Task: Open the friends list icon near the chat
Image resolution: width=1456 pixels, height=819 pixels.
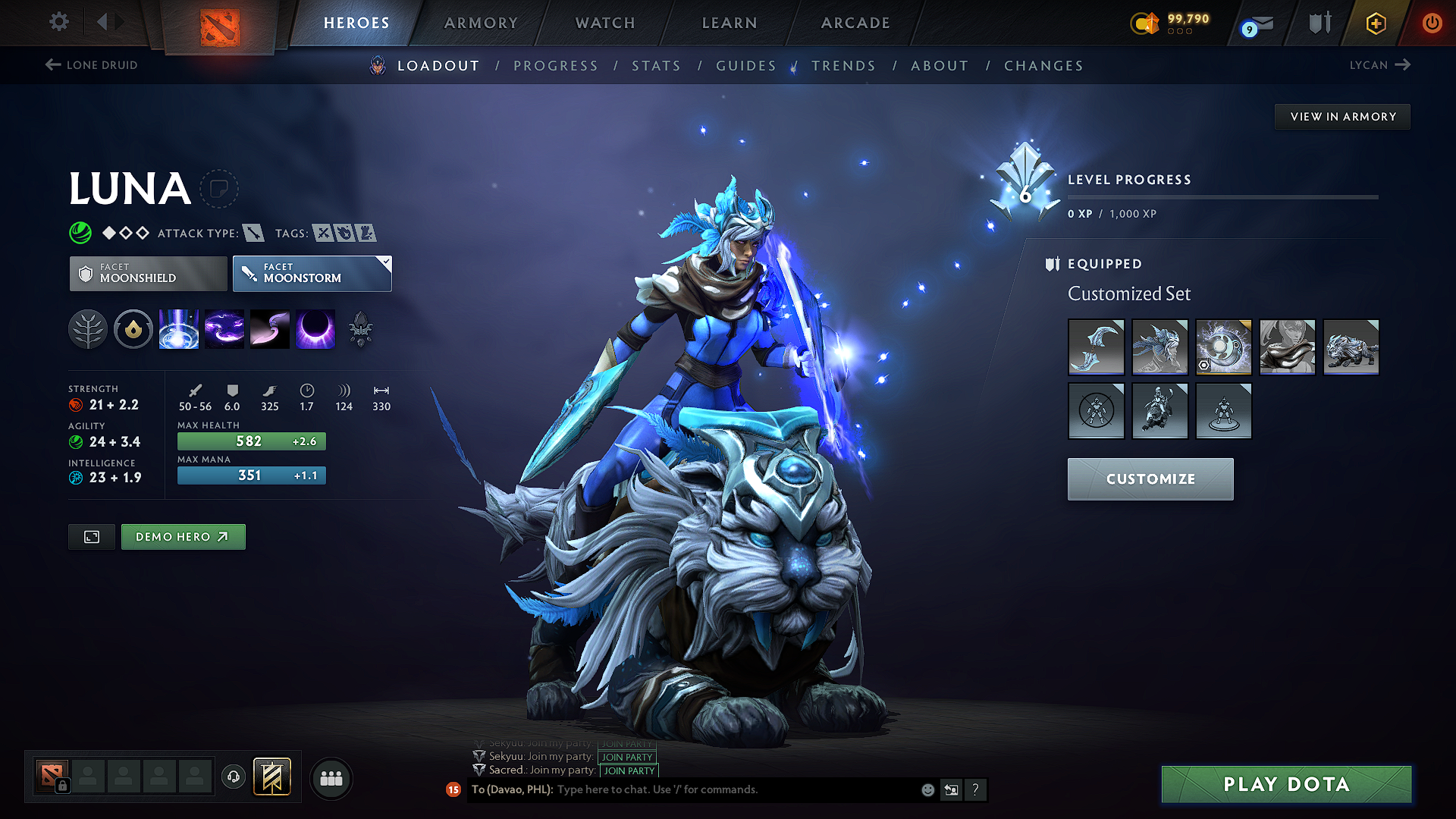Action: [331, 779]
